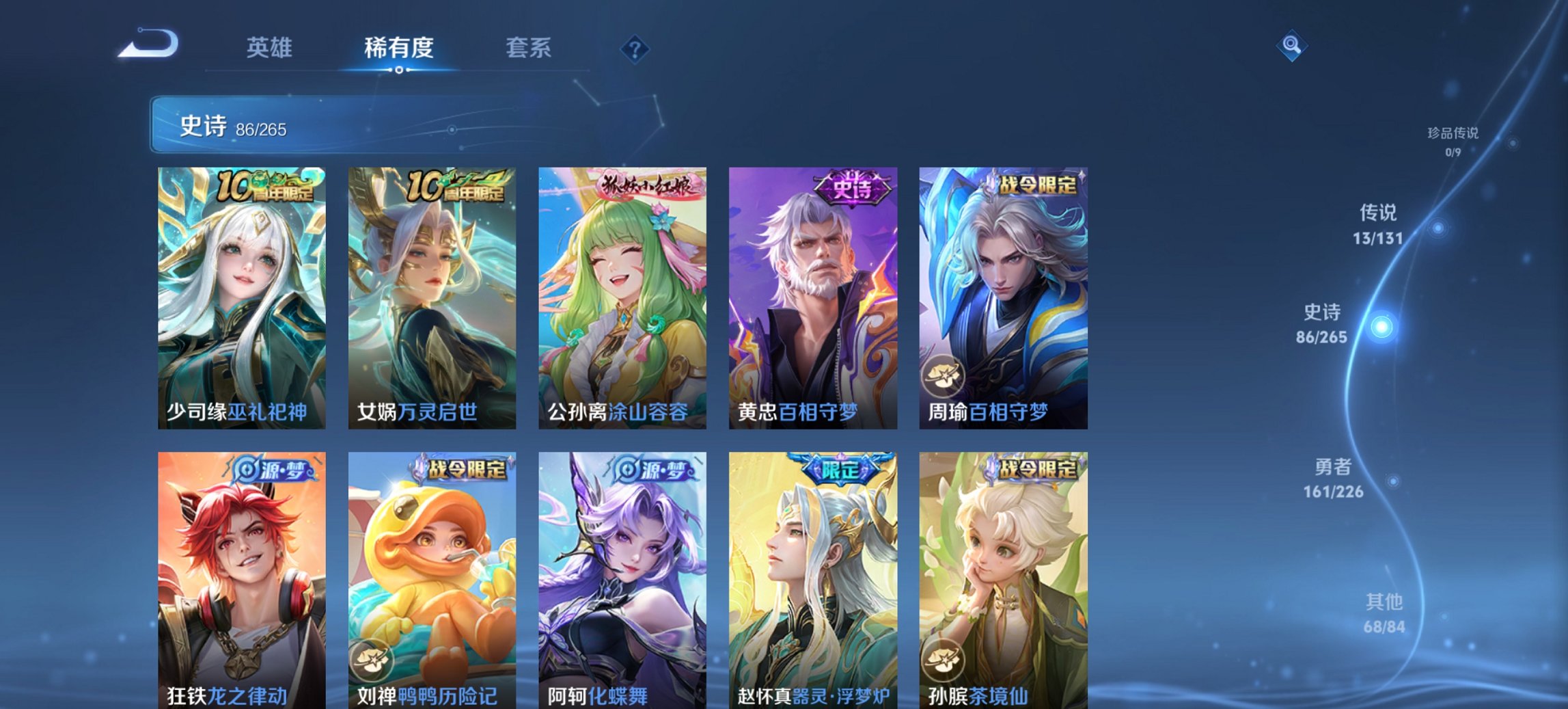Click the question mark help icon
This screenshot has height=709, width=1568.
tap(633, 48)
